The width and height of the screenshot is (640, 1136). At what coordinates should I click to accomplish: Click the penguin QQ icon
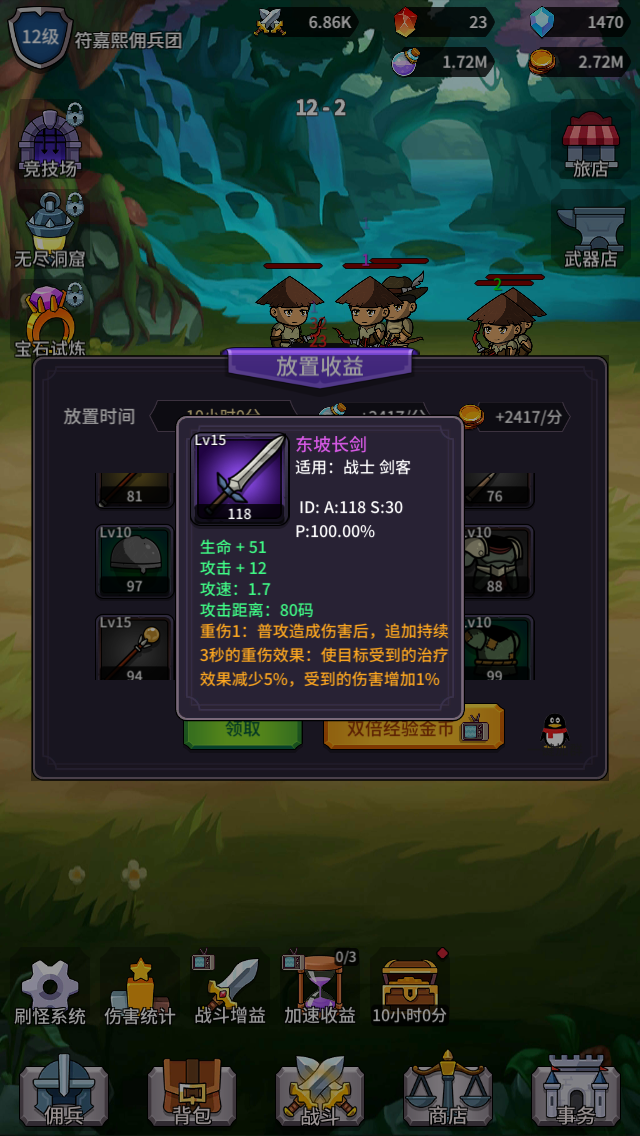[x=554, y=731]
